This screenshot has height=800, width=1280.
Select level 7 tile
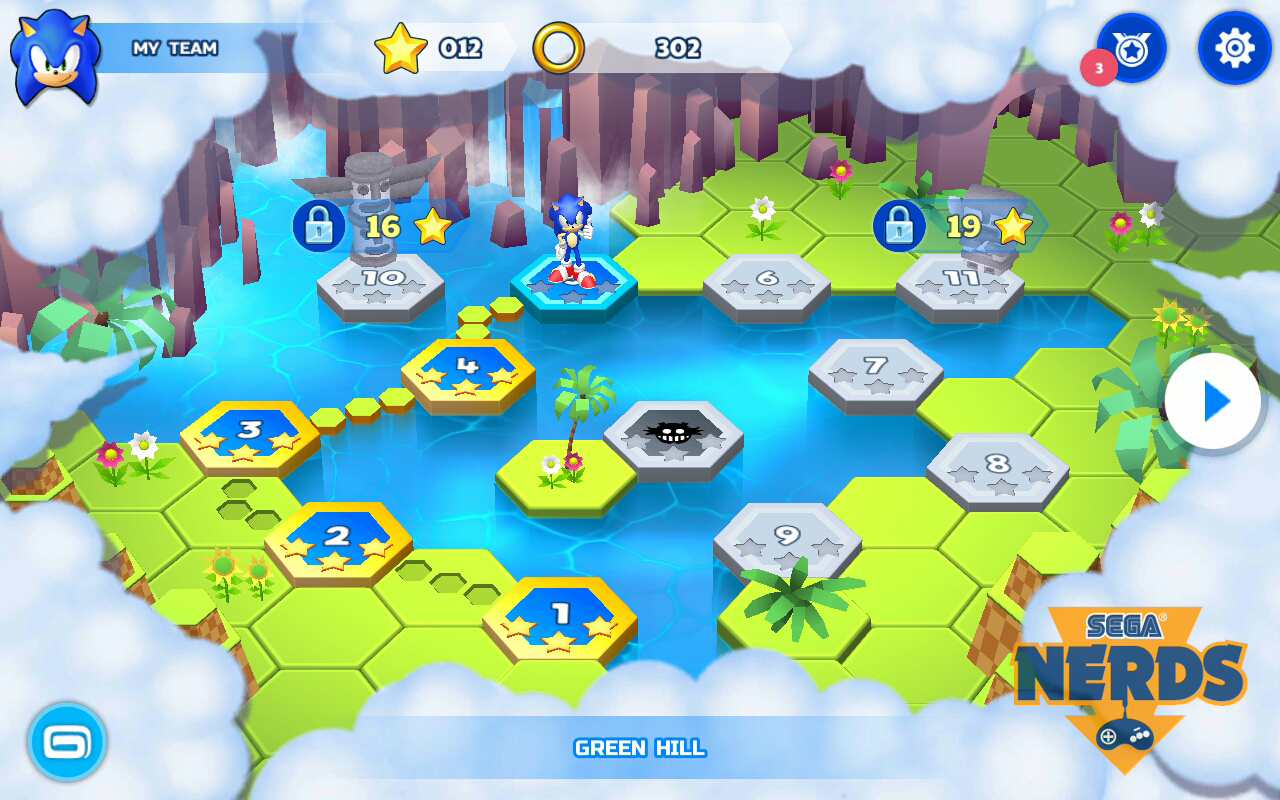click(x=876, y=371)
